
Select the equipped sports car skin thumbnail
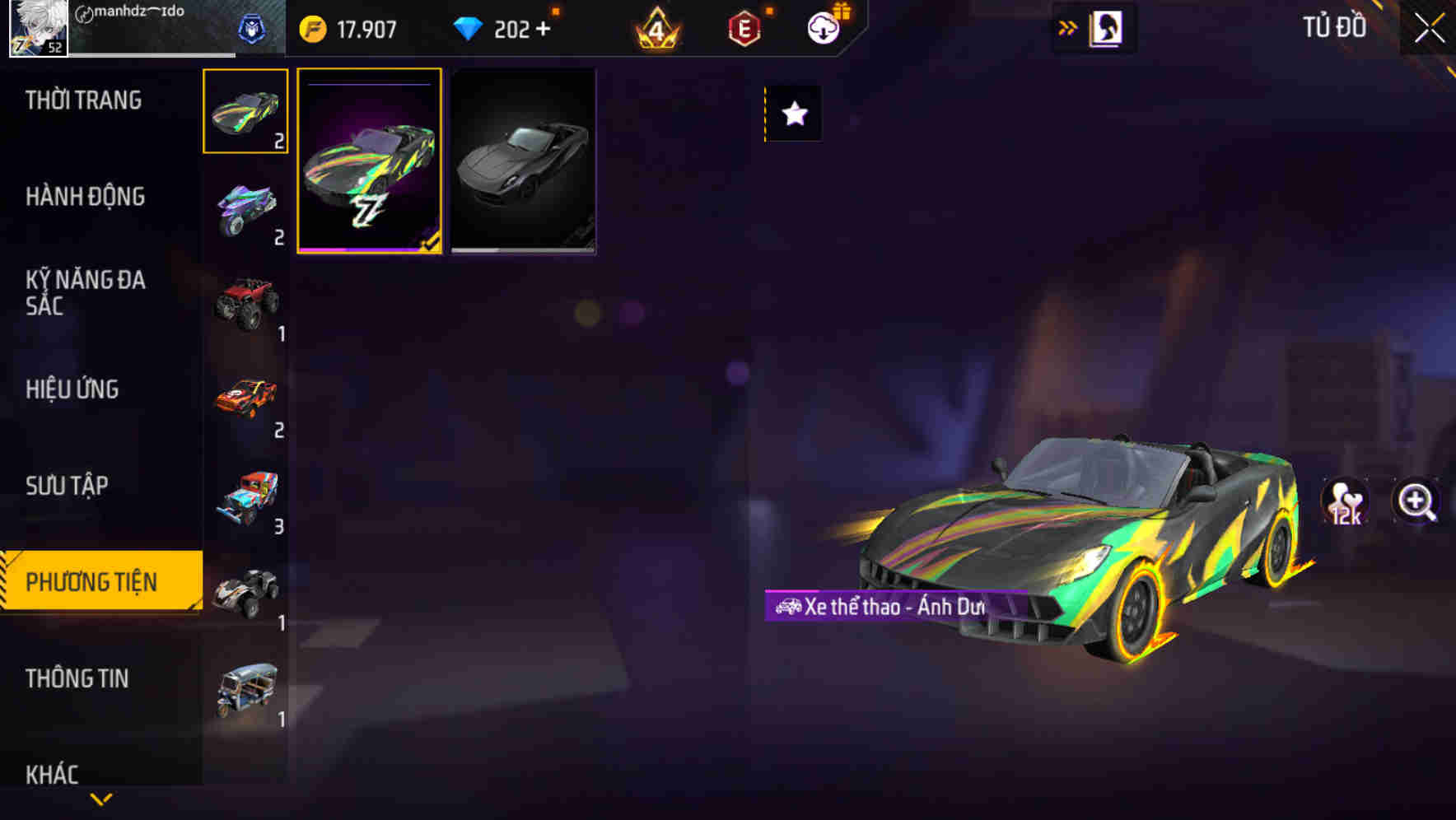(x=370, y=162)
